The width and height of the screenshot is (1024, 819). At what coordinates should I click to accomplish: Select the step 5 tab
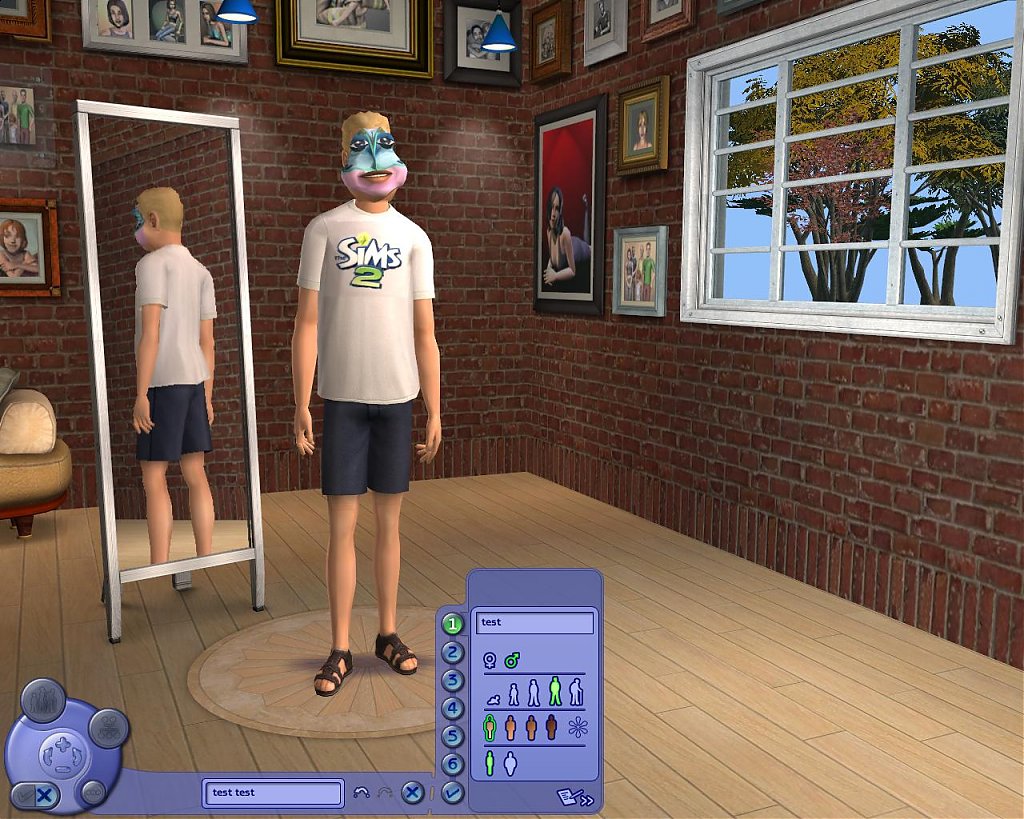[x=453, y=737]
